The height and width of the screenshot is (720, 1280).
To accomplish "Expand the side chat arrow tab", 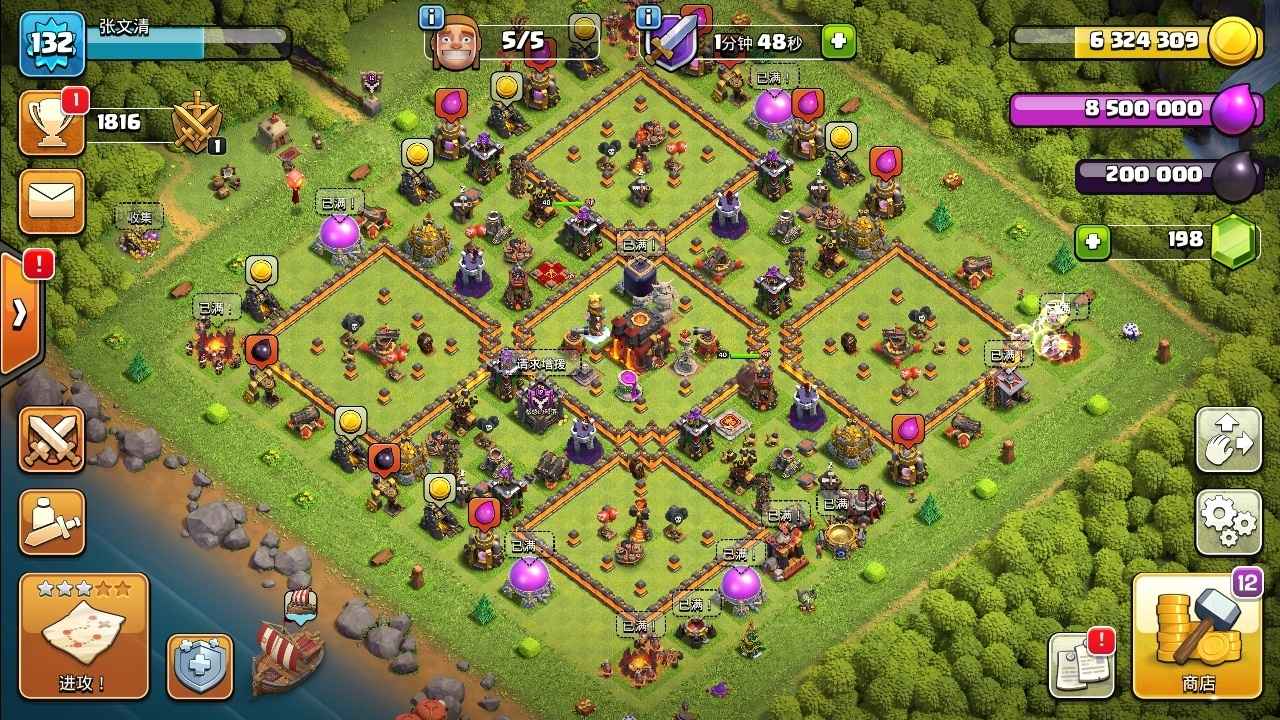I will [x=20, y=313].
